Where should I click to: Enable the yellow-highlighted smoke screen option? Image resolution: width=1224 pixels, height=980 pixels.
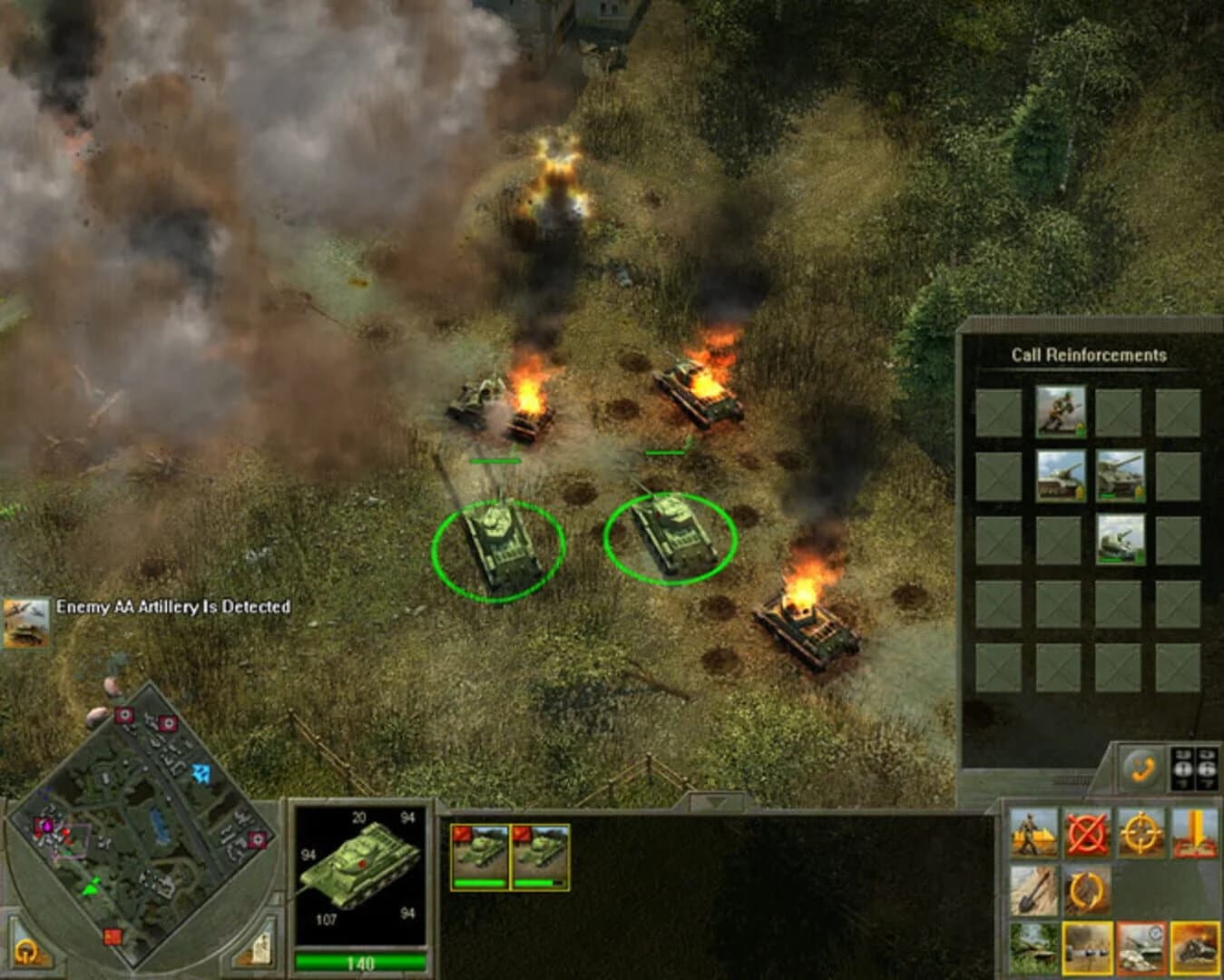point(1087,949)
